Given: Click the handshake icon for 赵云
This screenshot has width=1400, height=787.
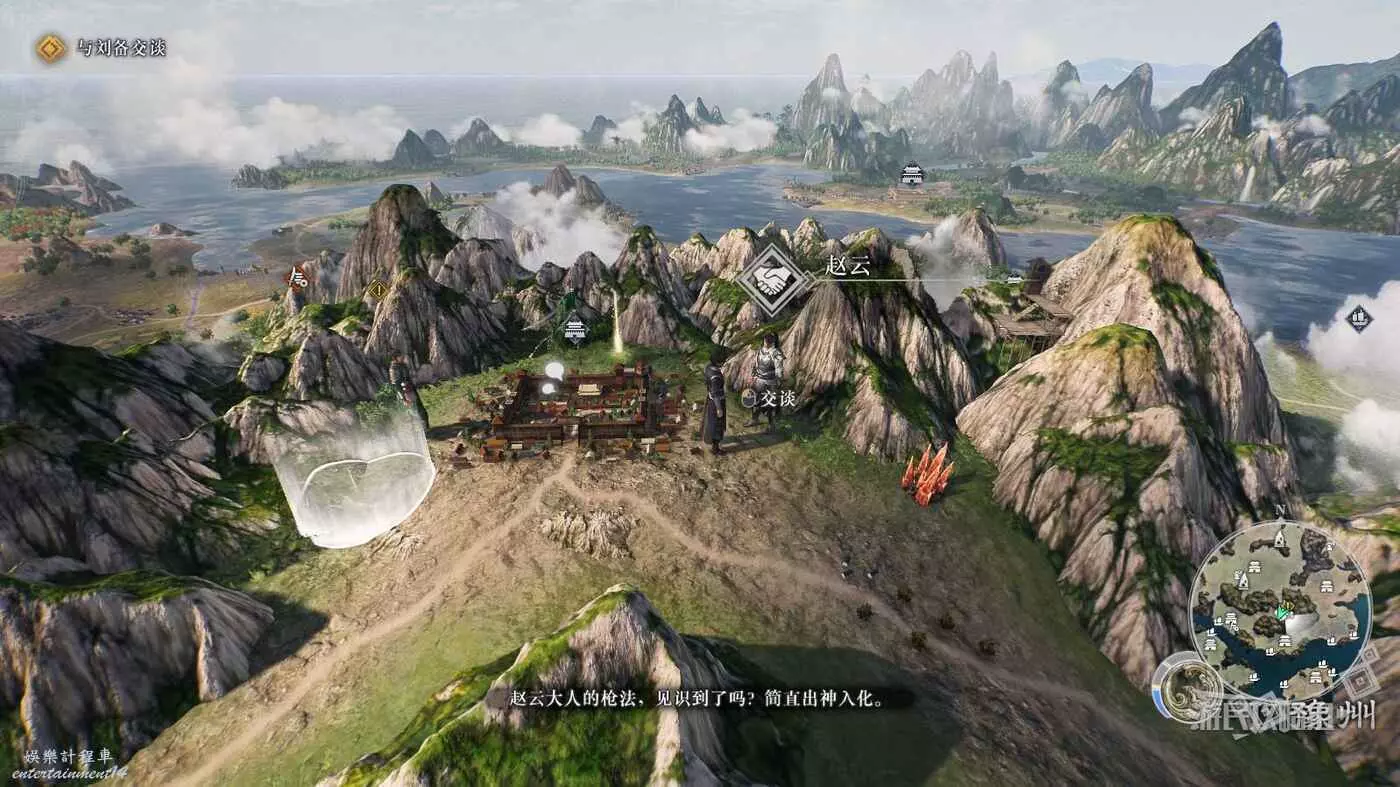Looking at the screenshot, I should click(x=773, y=280).
